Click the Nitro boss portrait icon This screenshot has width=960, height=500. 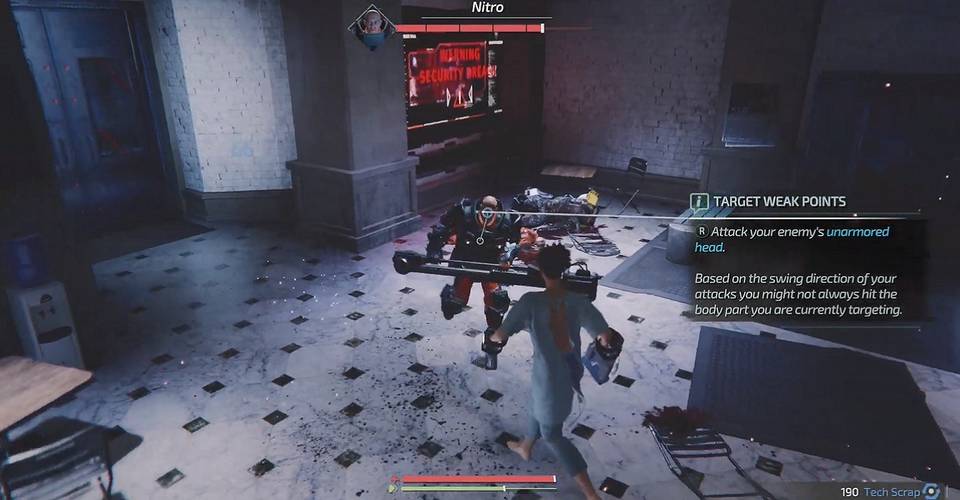point(370,27)
